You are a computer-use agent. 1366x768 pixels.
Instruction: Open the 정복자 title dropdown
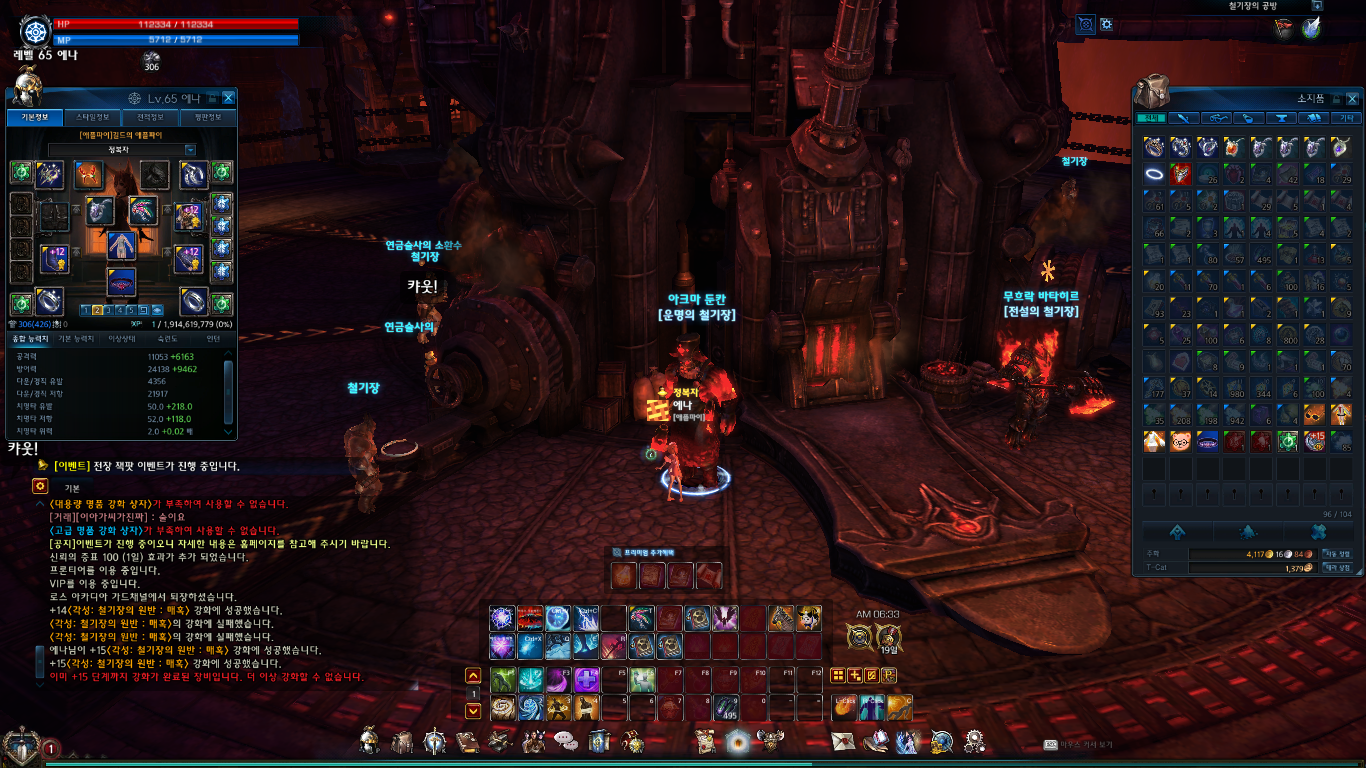click(190, 150)
